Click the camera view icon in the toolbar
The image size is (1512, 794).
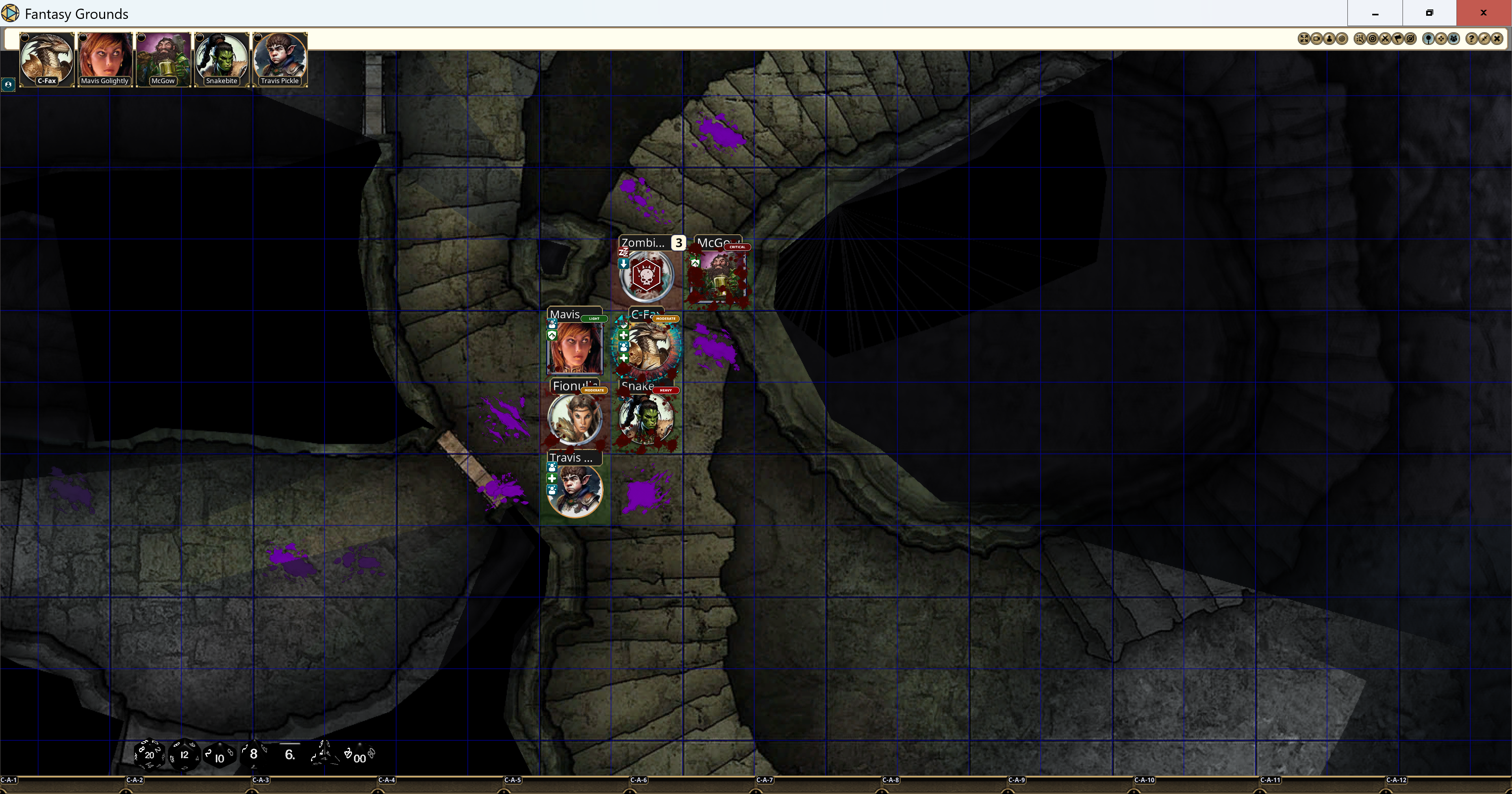click(1317, 39)
